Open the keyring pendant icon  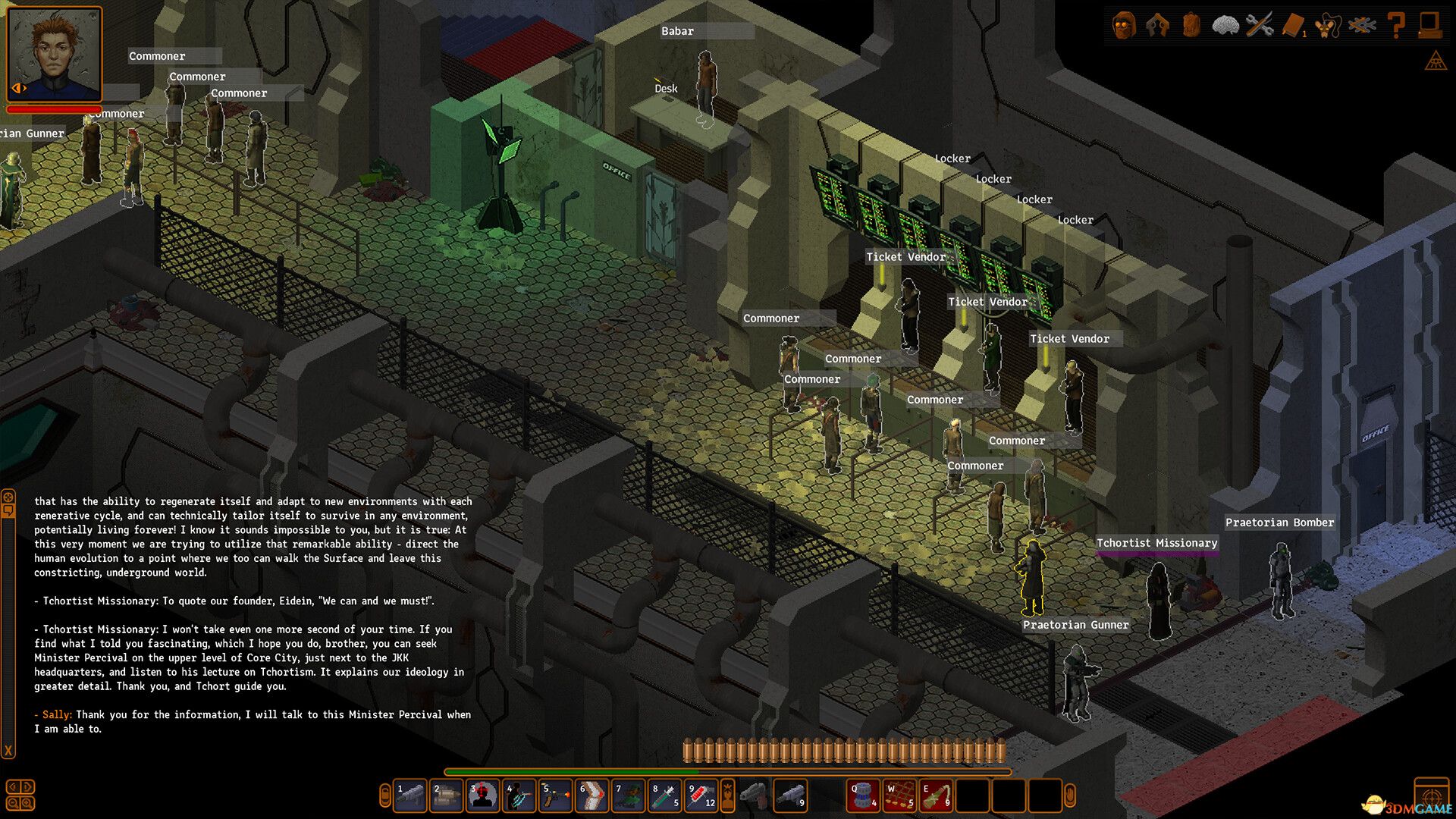(1327, 25)
